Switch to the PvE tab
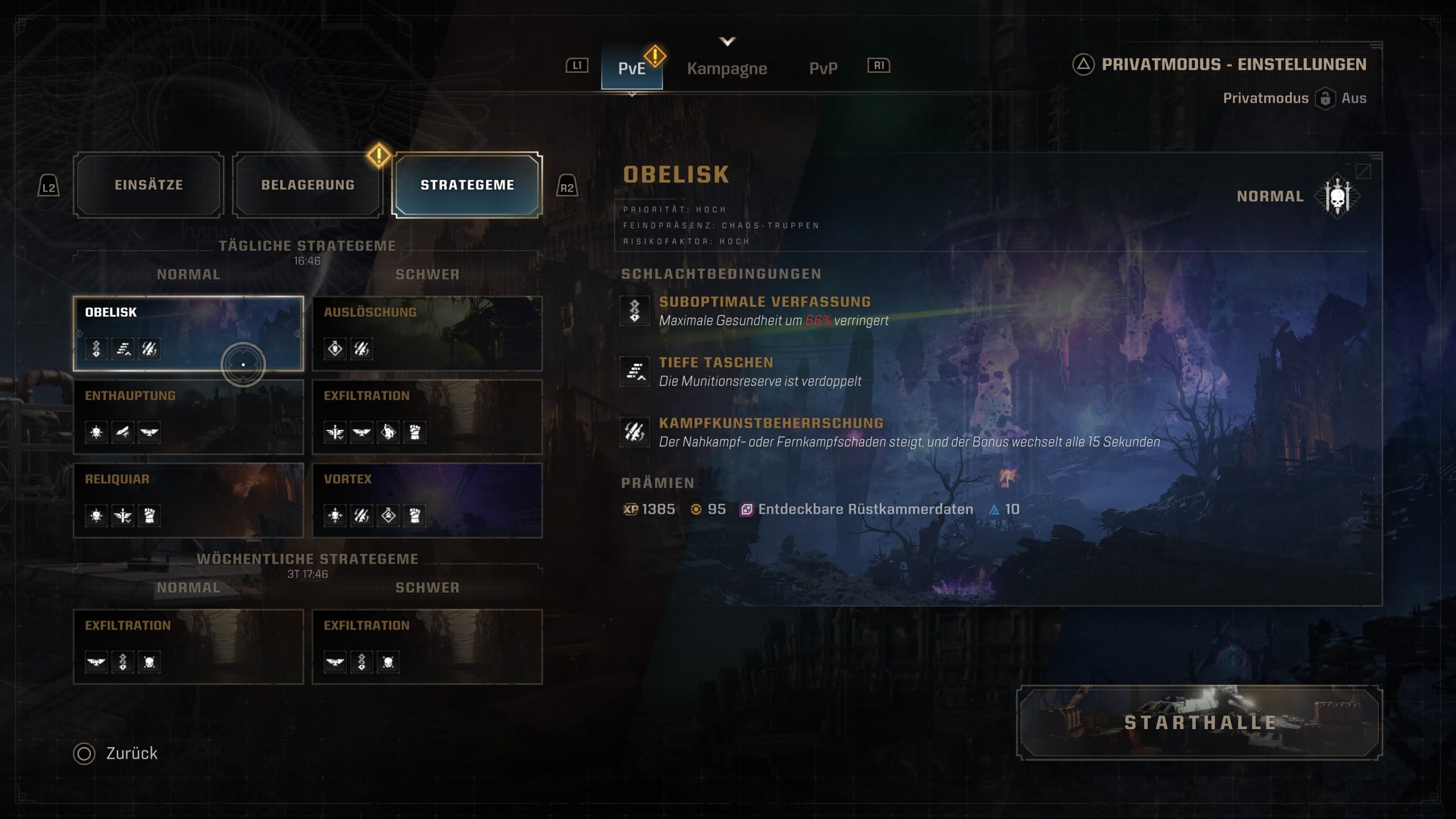 [631, 68]
